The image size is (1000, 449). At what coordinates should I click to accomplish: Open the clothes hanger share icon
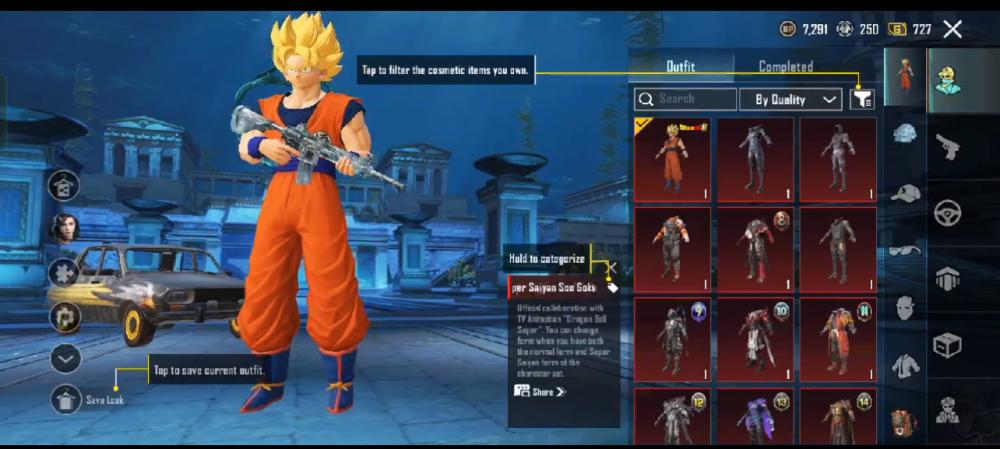point(65,185)
